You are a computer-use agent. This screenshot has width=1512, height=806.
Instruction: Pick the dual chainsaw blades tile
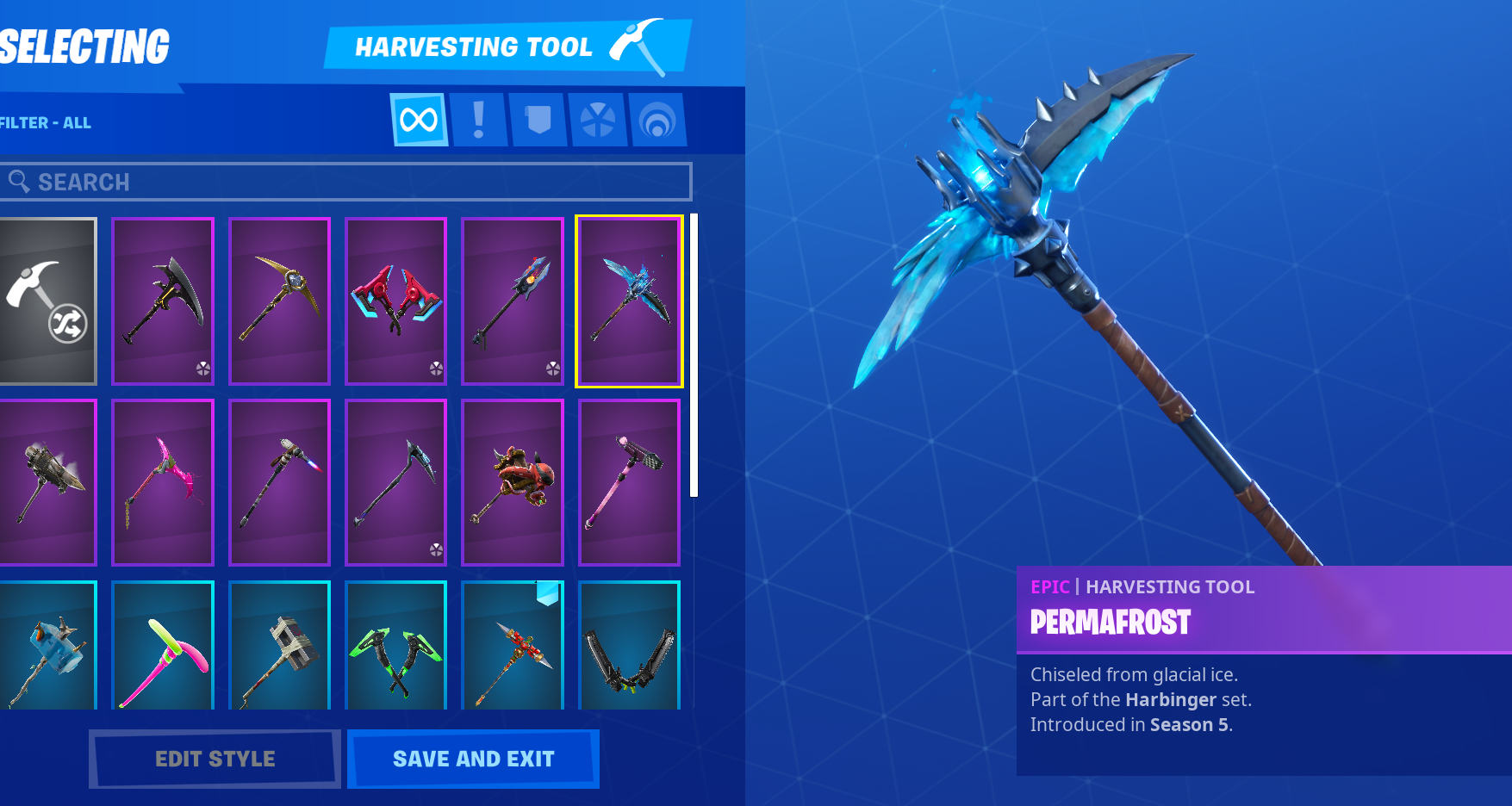click(x=629, y=646)
